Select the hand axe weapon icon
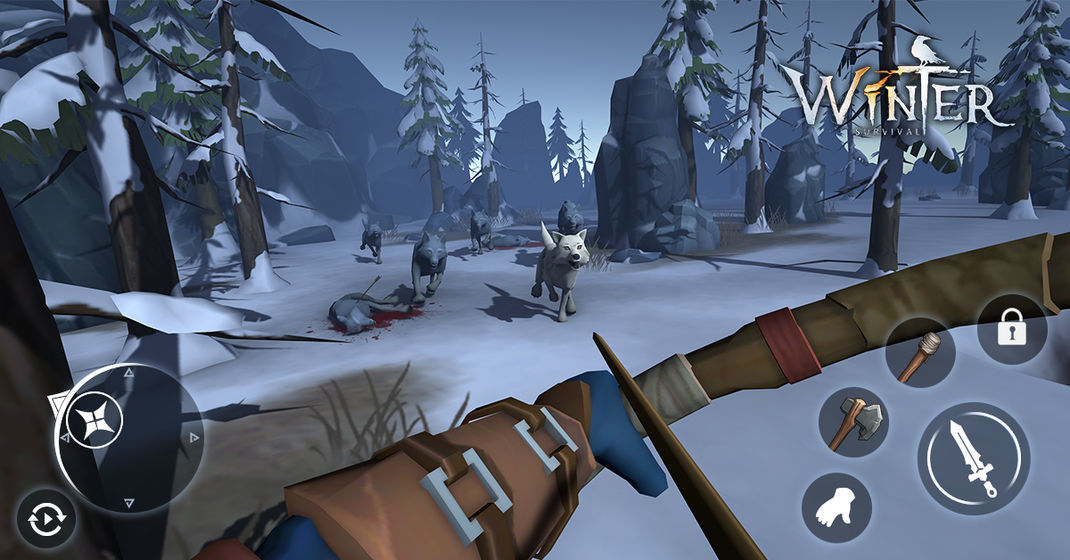 tap(853, 422)
